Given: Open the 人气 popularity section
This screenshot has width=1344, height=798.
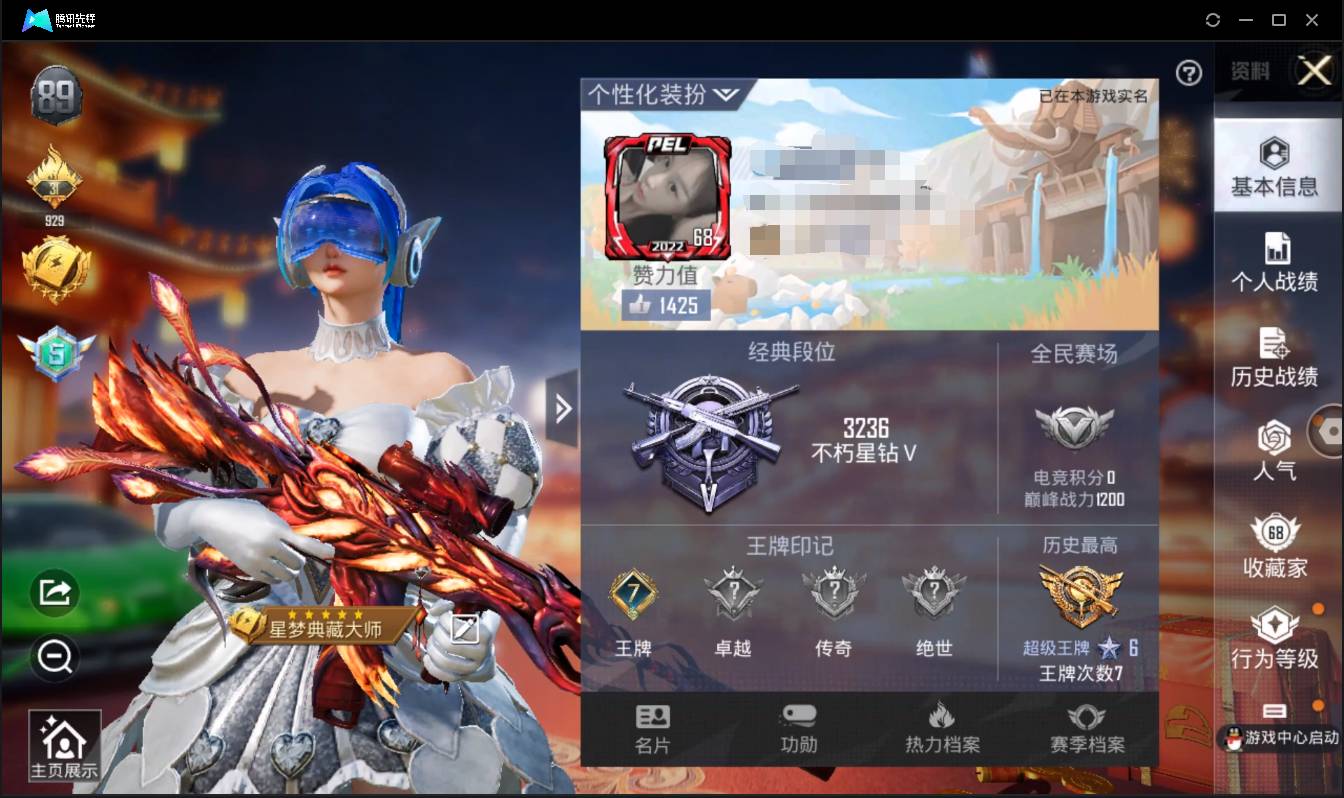Looking at the screenshot, I should click(1276, 450).
